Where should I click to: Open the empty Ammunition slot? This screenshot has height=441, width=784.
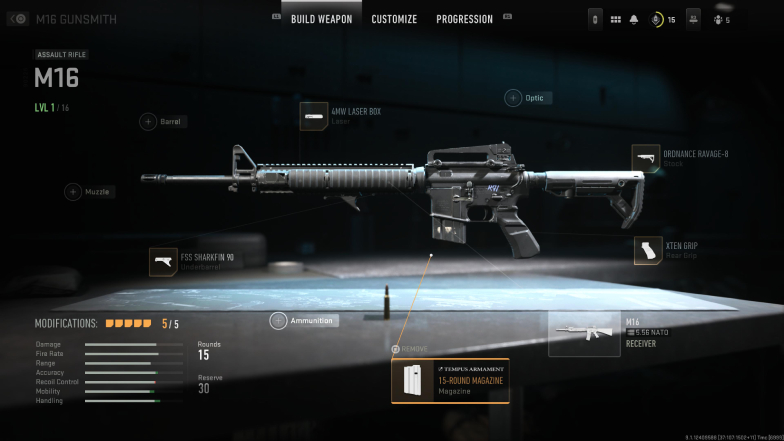(279, 321)
